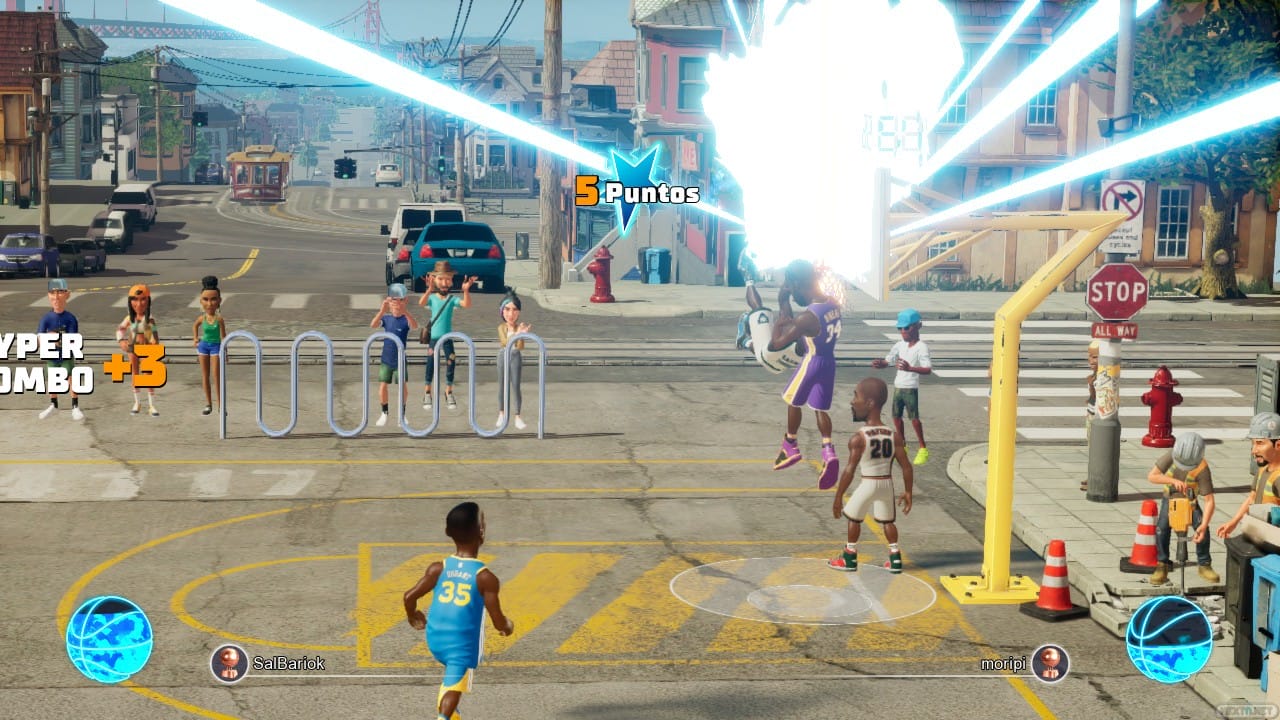
Task: Select the moripi player avatar icon
Action: coord(1050,662)
